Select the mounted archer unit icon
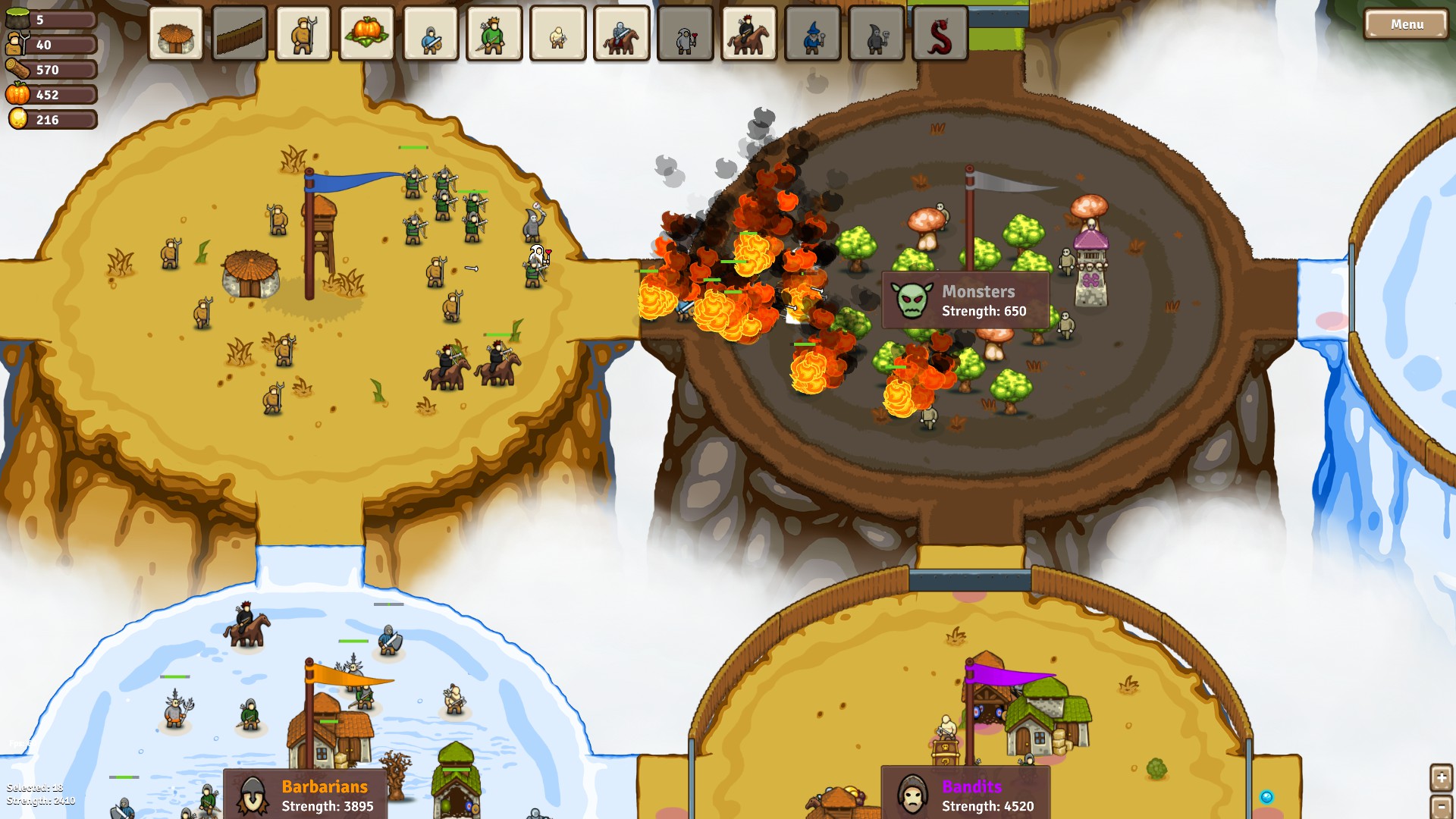Image resolution: width=1456 pixels, height=819 pixels. coord(747,34)
